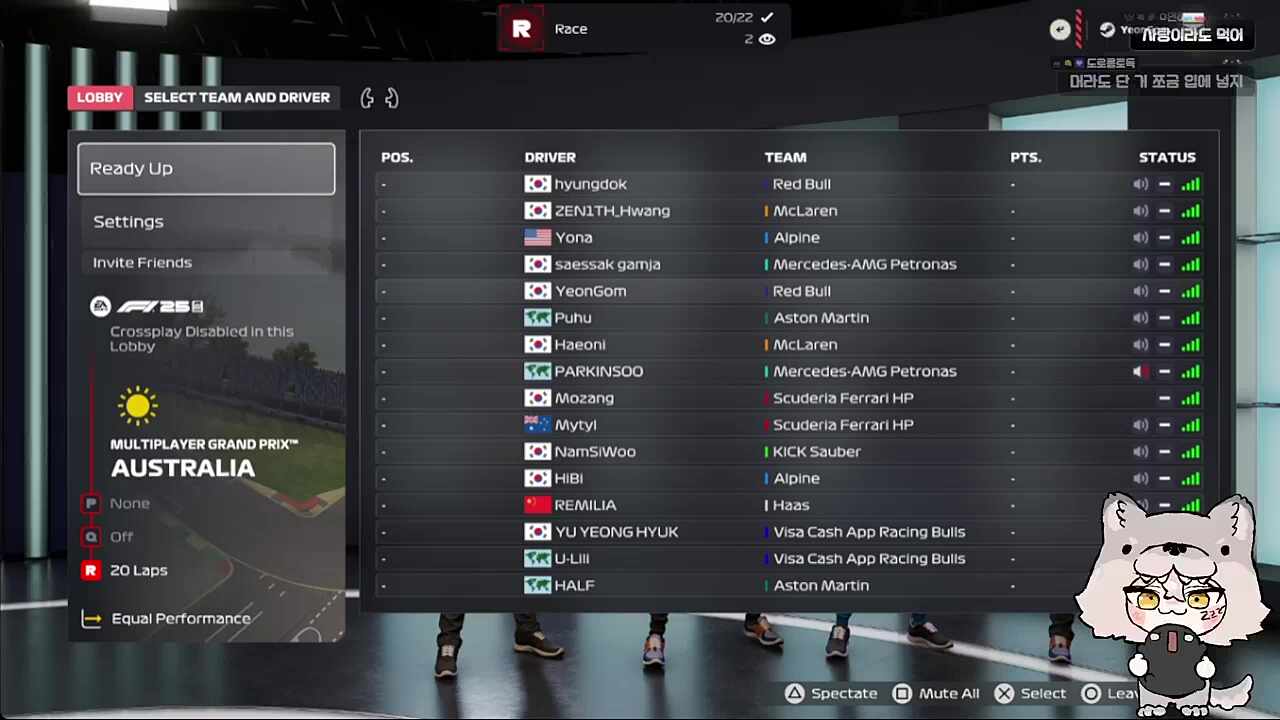This screenshot has height=720, width=1280.
Task: Choose the HiBi driver entry
Action: (568, 479)
